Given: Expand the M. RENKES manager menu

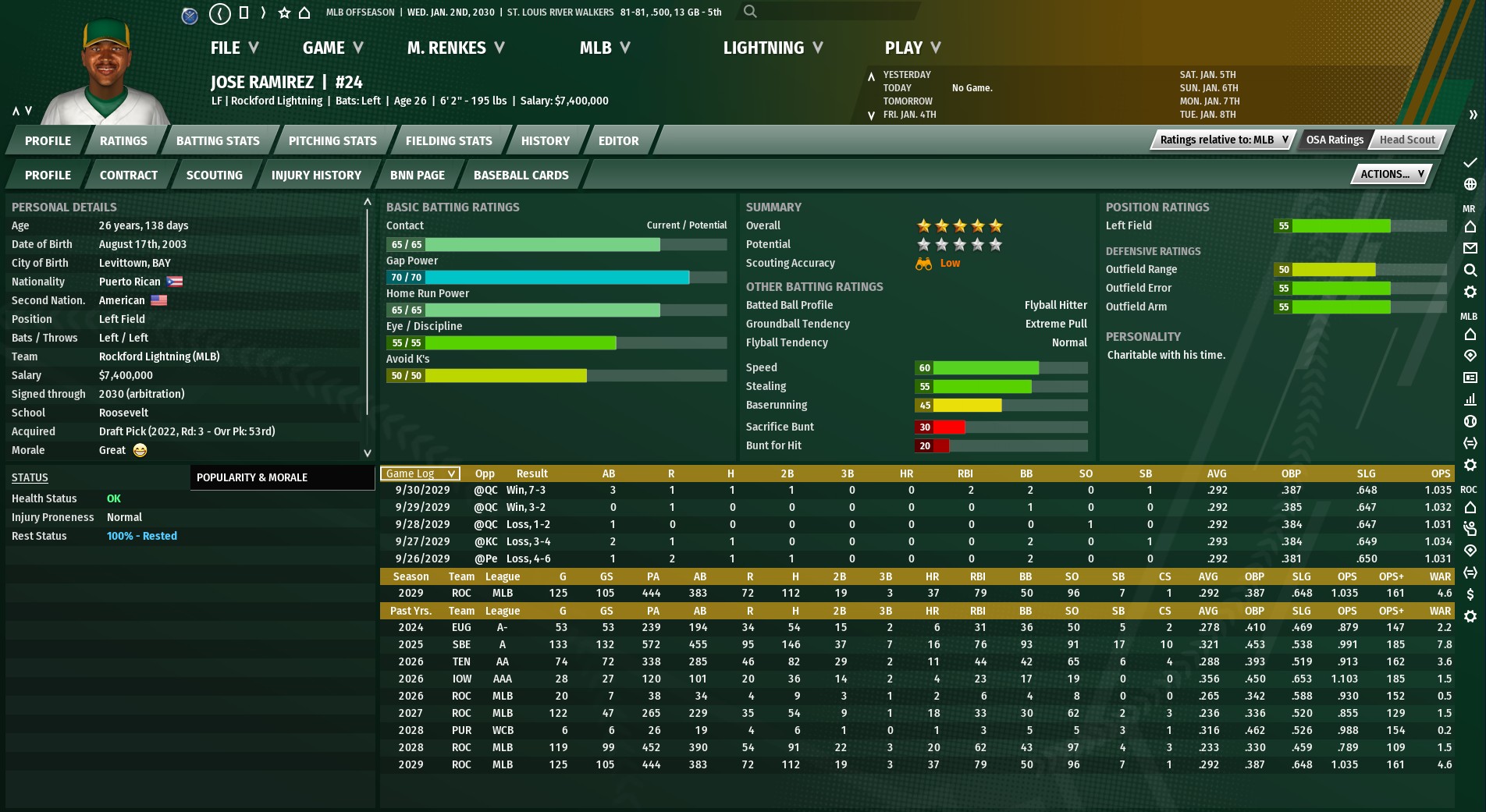Looking at the screenshot, I should click(456, 48).
